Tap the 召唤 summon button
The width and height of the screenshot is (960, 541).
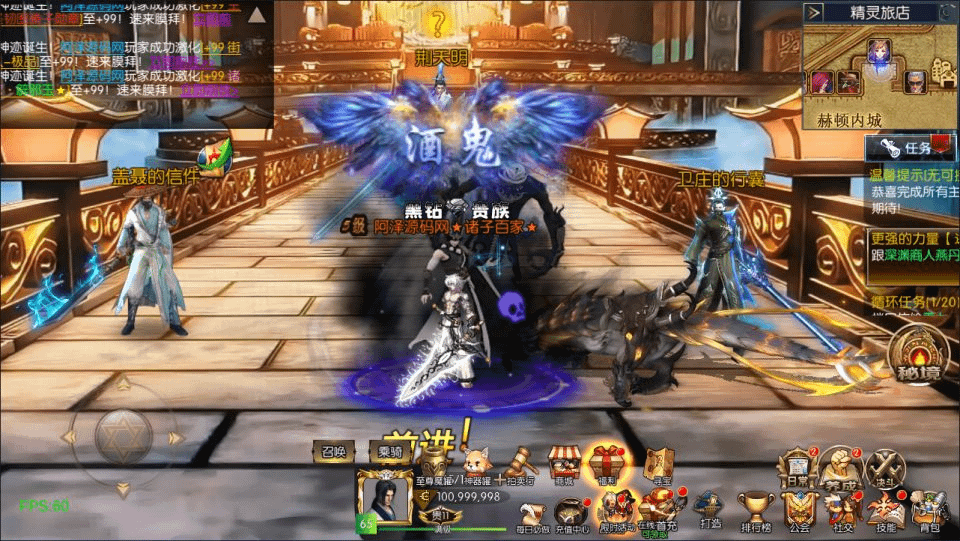[x=333, y=452]
